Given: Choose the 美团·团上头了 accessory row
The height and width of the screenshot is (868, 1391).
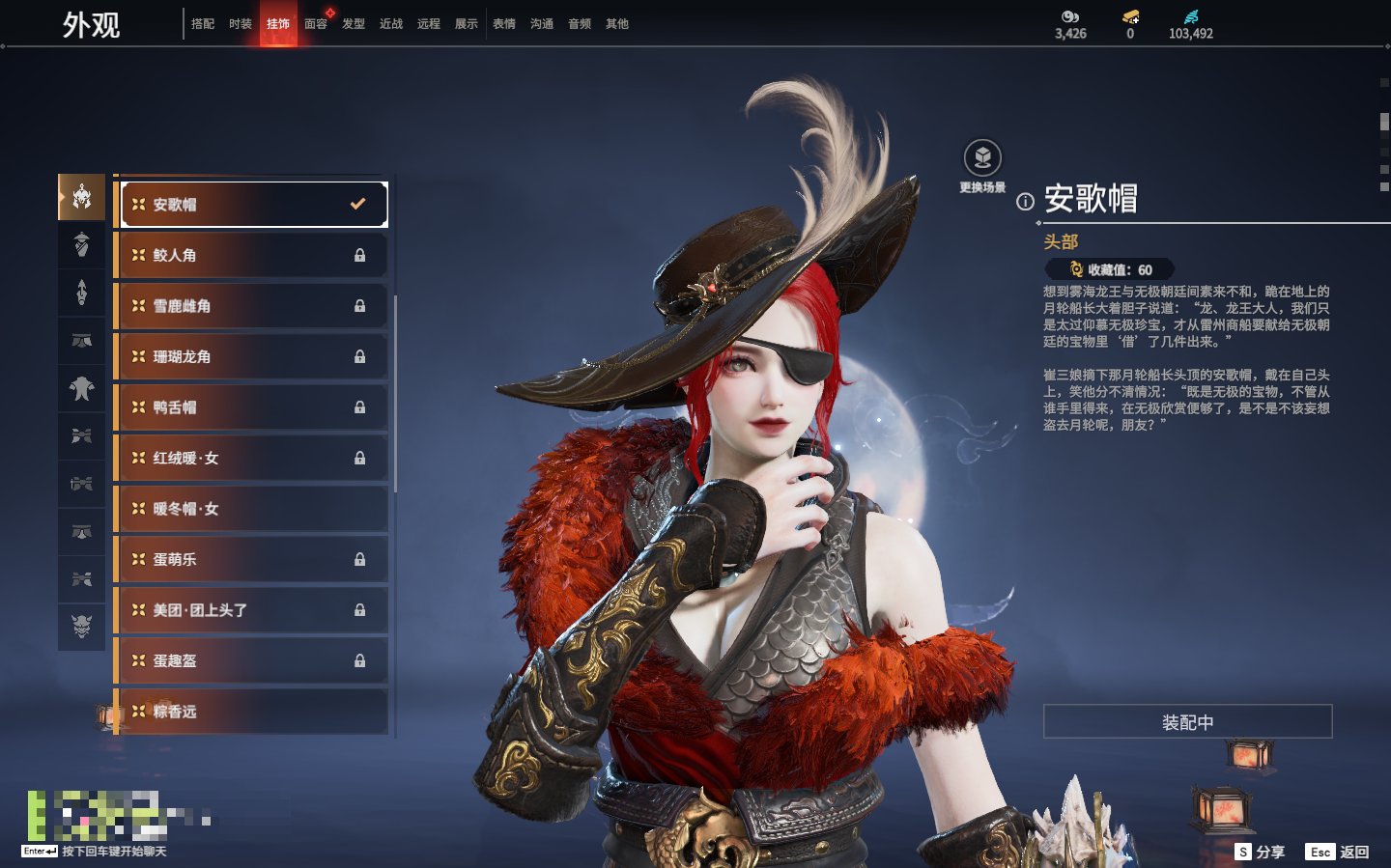Looking at the screenshot, I should tap(251, 610).
